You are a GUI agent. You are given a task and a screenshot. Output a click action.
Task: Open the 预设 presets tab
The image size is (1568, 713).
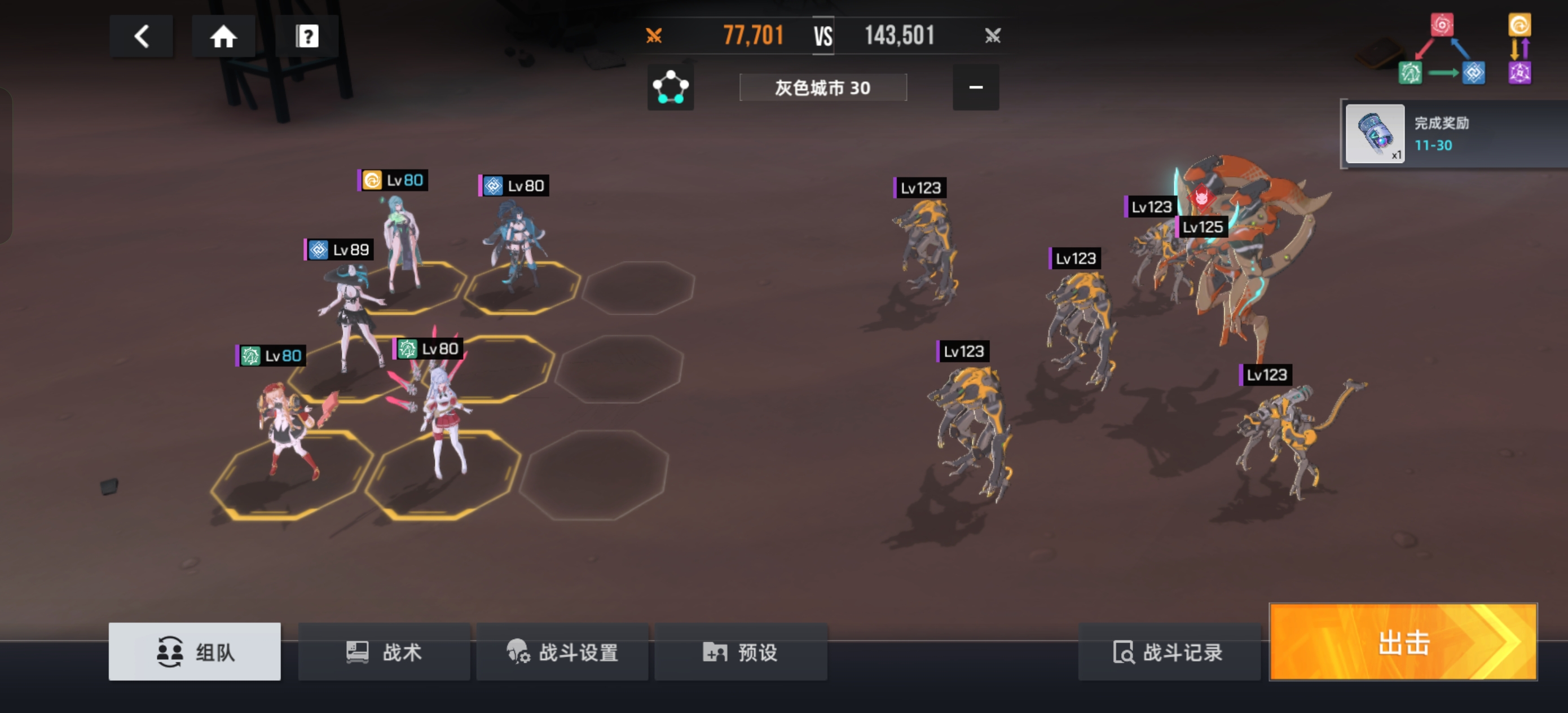740,652
